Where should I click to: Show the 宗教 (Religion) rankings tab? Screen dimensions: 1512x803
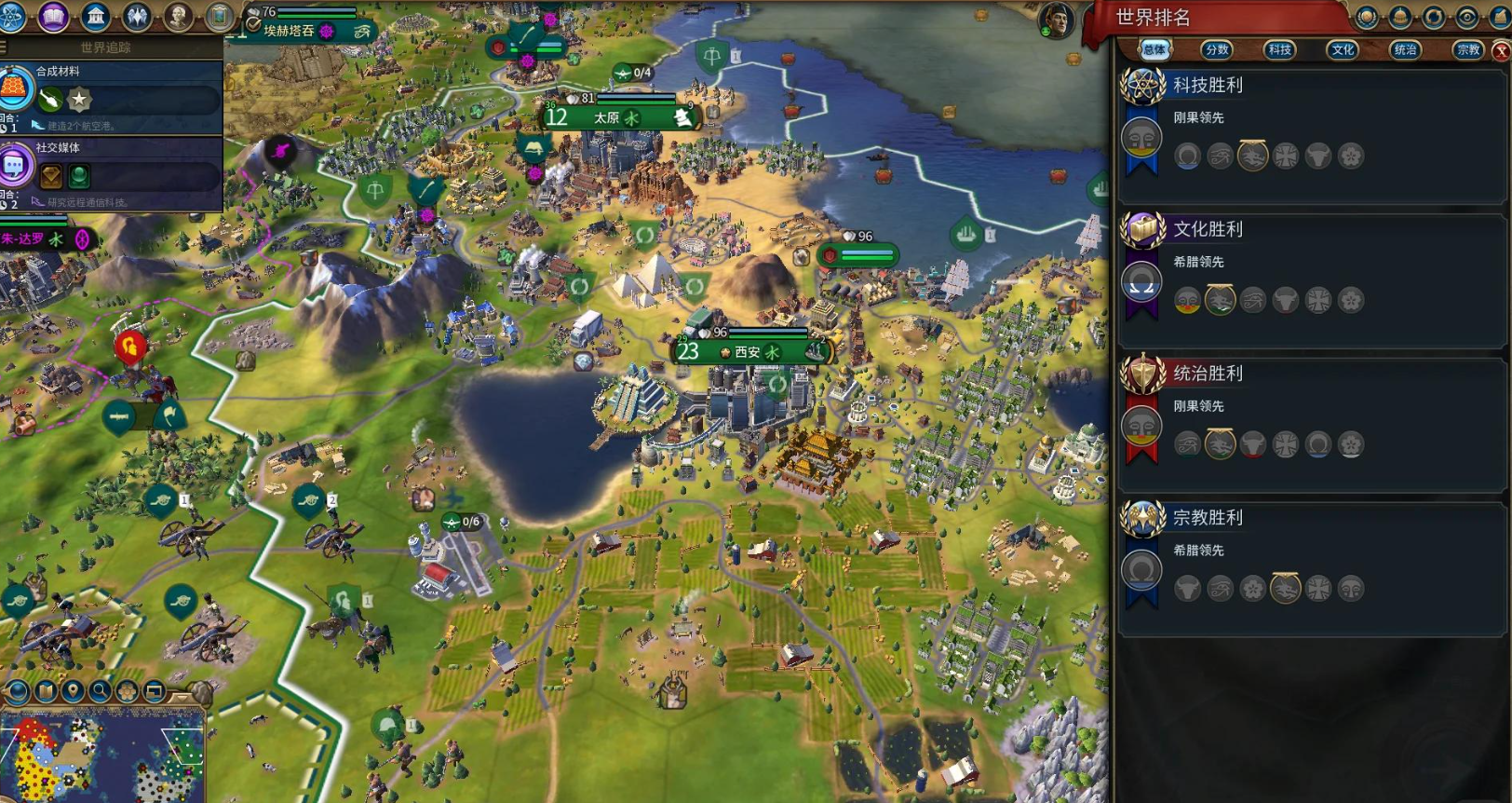pyautogui.click(x=1468, y=50)
